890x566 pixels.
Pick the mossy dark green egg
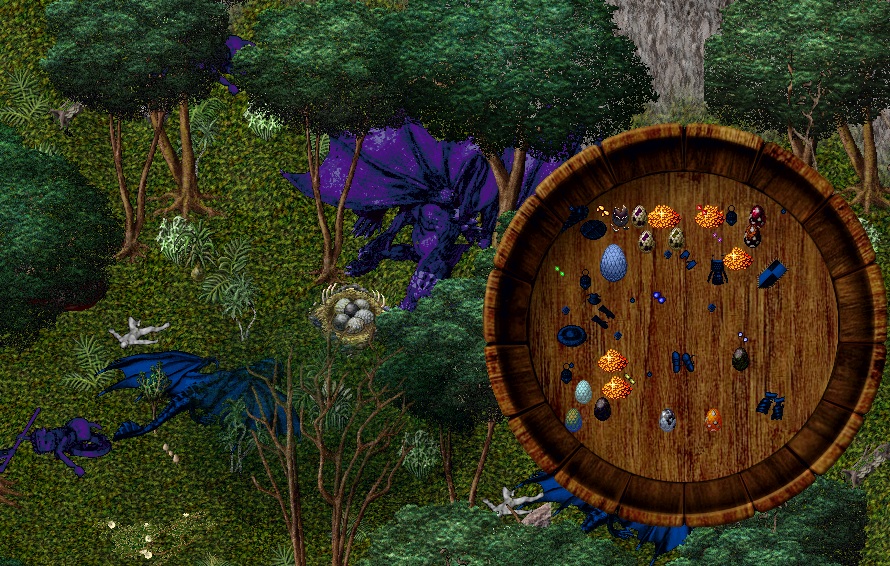point(740,359)
